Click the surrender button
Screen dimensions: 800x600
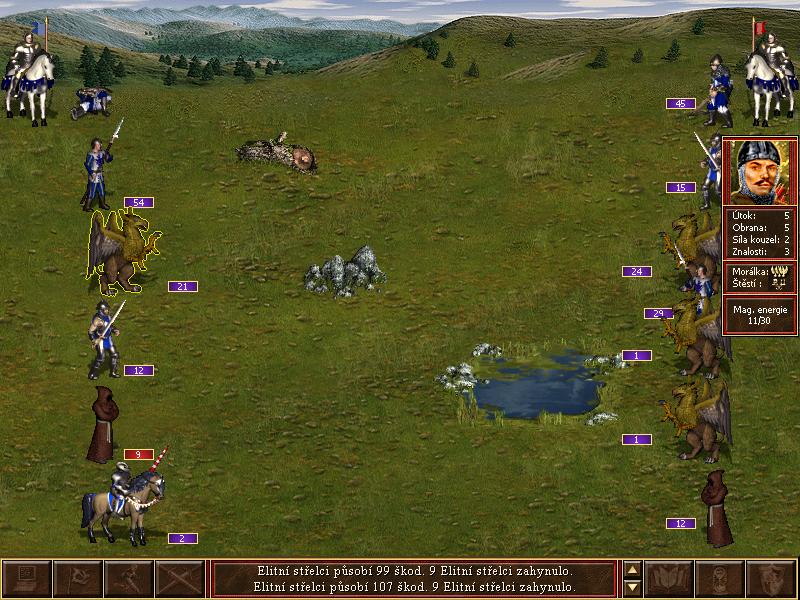pos(77,579)
